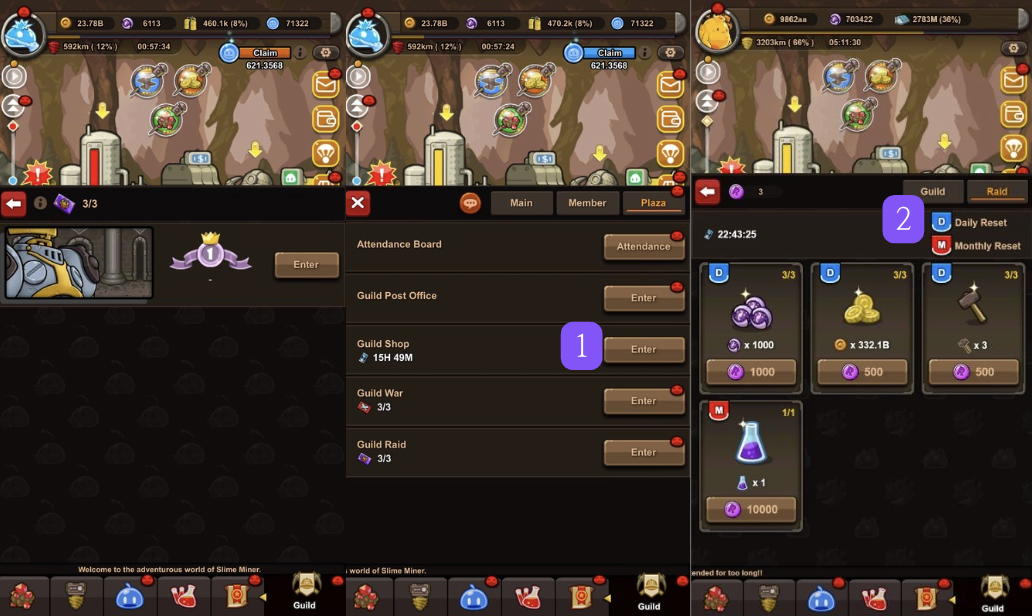
Task: Enter the raid beside the crown rank badge
Action: [306, 265]
